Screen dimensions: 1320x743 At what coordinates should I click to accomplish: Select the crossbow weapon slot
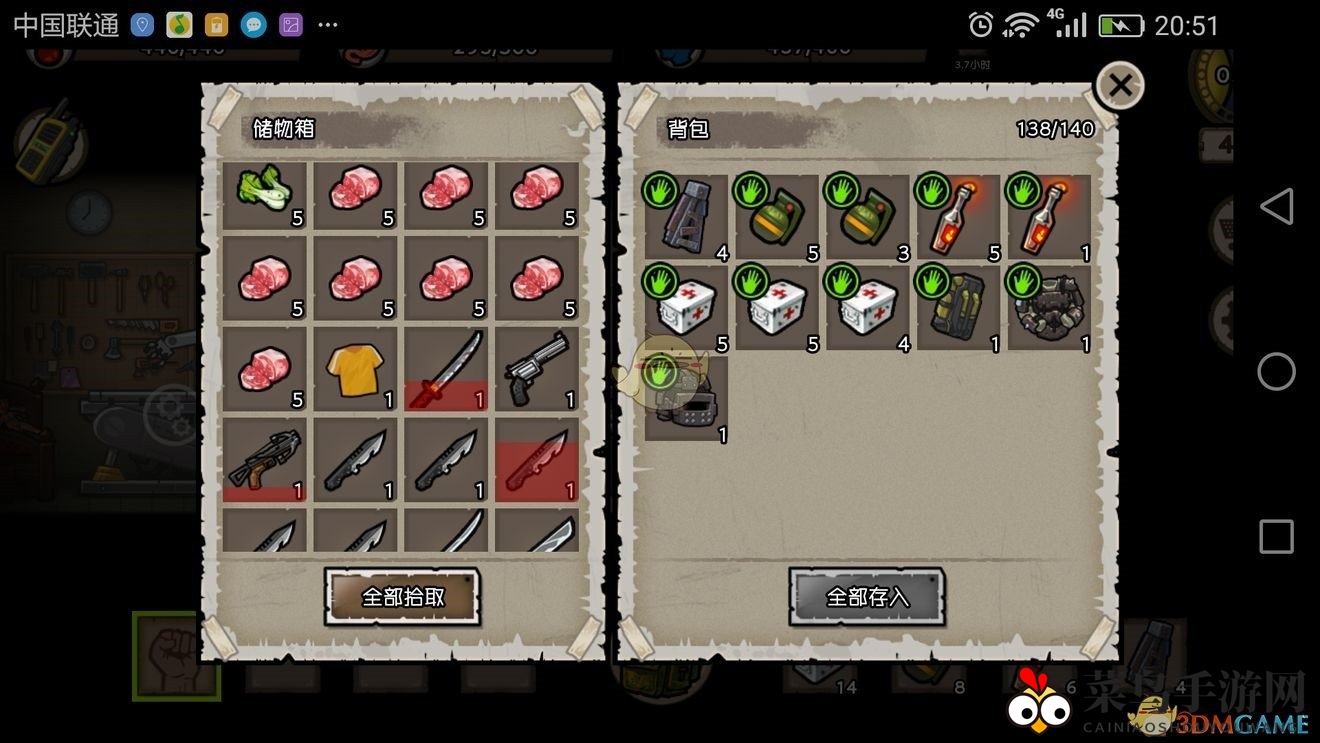(x=265, y=460)
